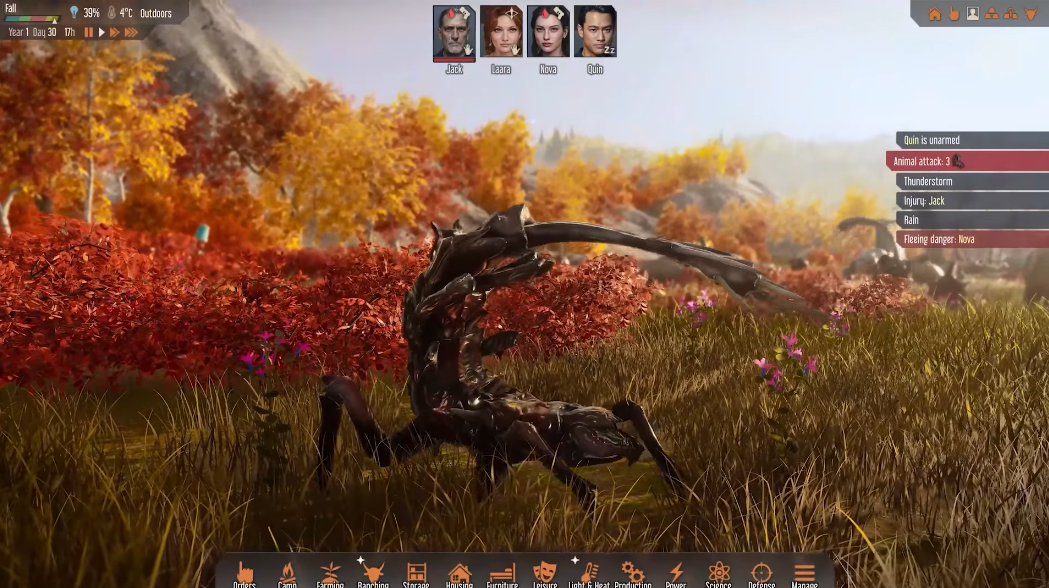Show the Housing build options

[x=459, y=574]
